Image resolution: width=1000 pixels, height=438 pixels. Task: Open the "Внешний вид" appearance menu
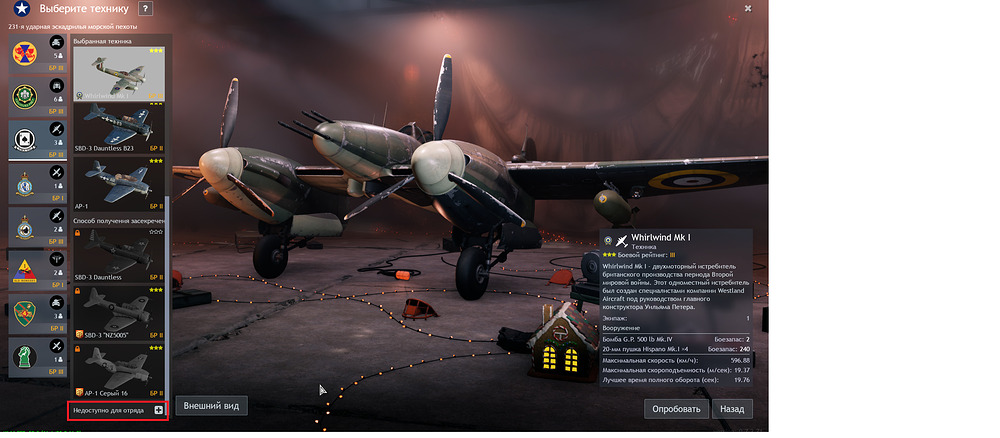(210, 405)
